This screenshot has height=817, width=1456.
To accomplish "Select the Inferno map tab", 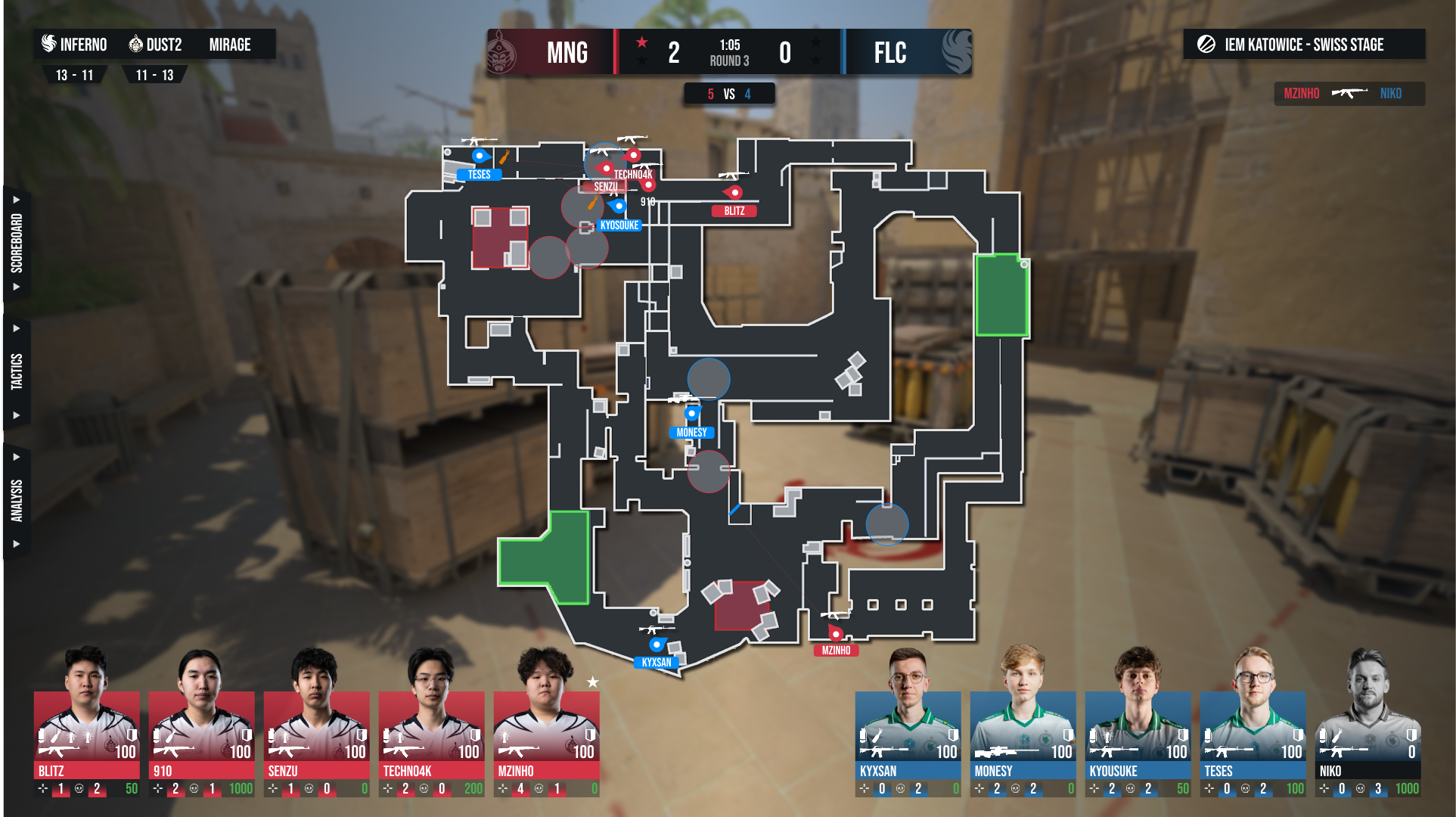I will (74, 45).
